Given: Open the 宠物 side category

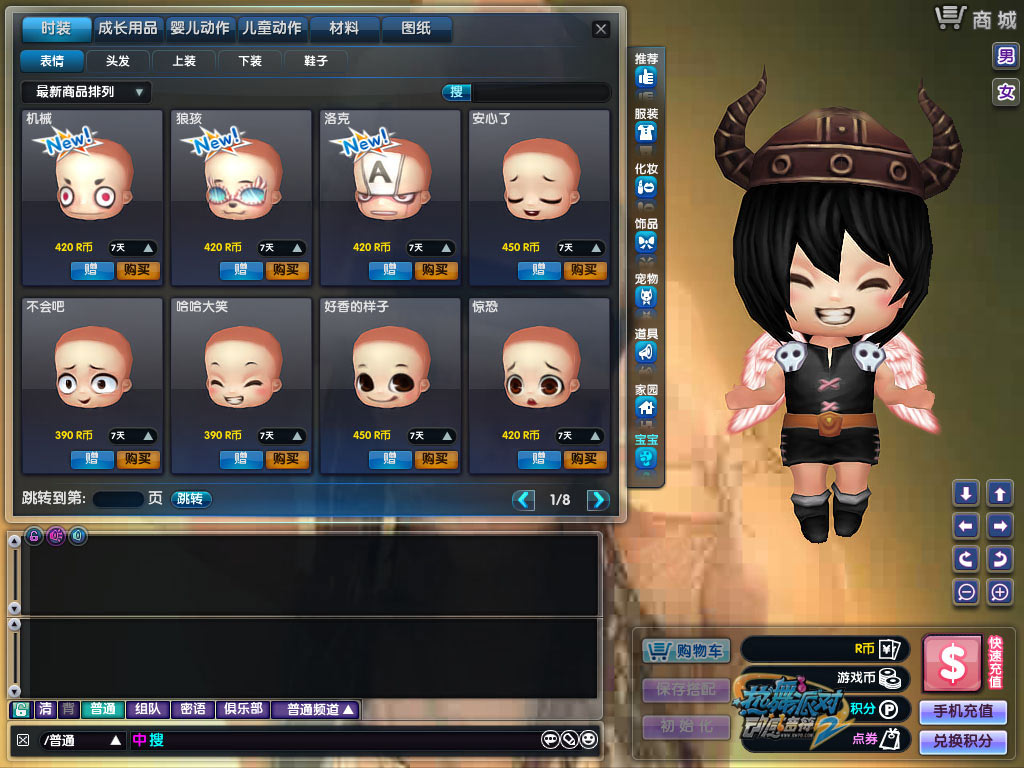Looking at the screenshot, I should (x=646, y=290).
